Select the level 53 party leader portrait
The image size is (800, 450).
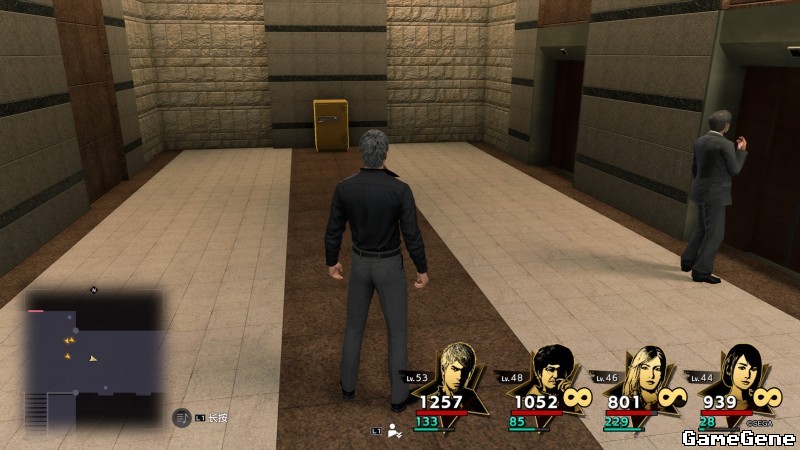(x=461, y=372)
